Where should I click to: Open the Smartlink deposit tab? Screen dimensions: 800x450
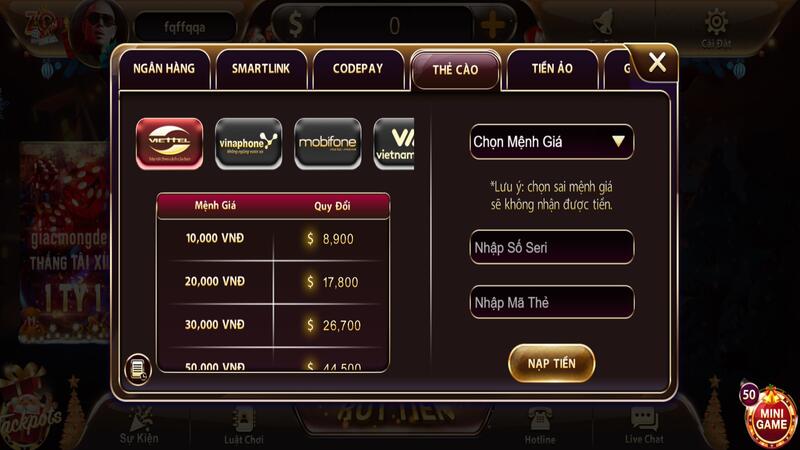click(x=260, y=69)
